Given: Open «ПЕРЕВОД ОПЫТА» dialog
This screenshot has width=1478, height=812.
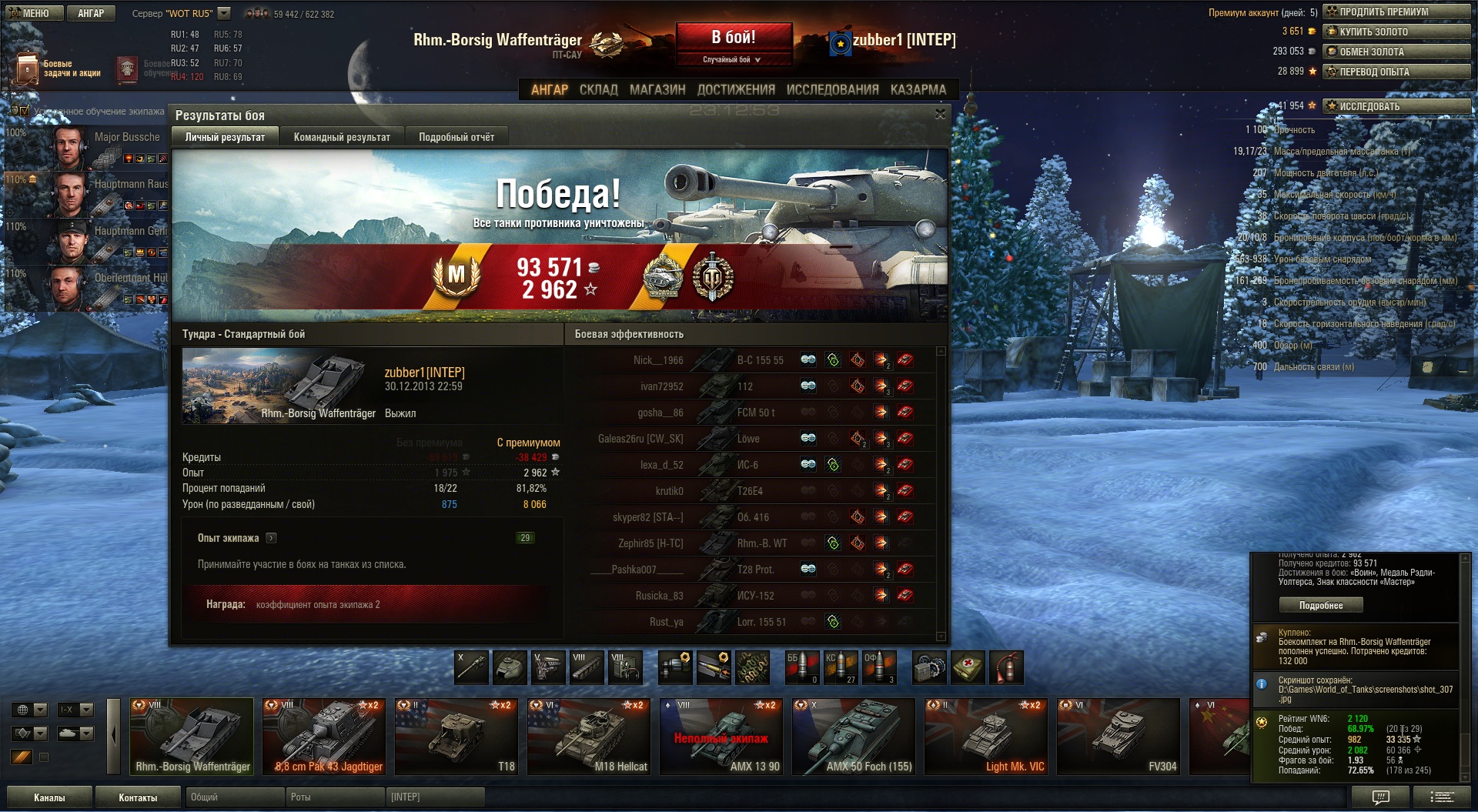Looking at the screenshot, I should click(x=1396, y=72).
